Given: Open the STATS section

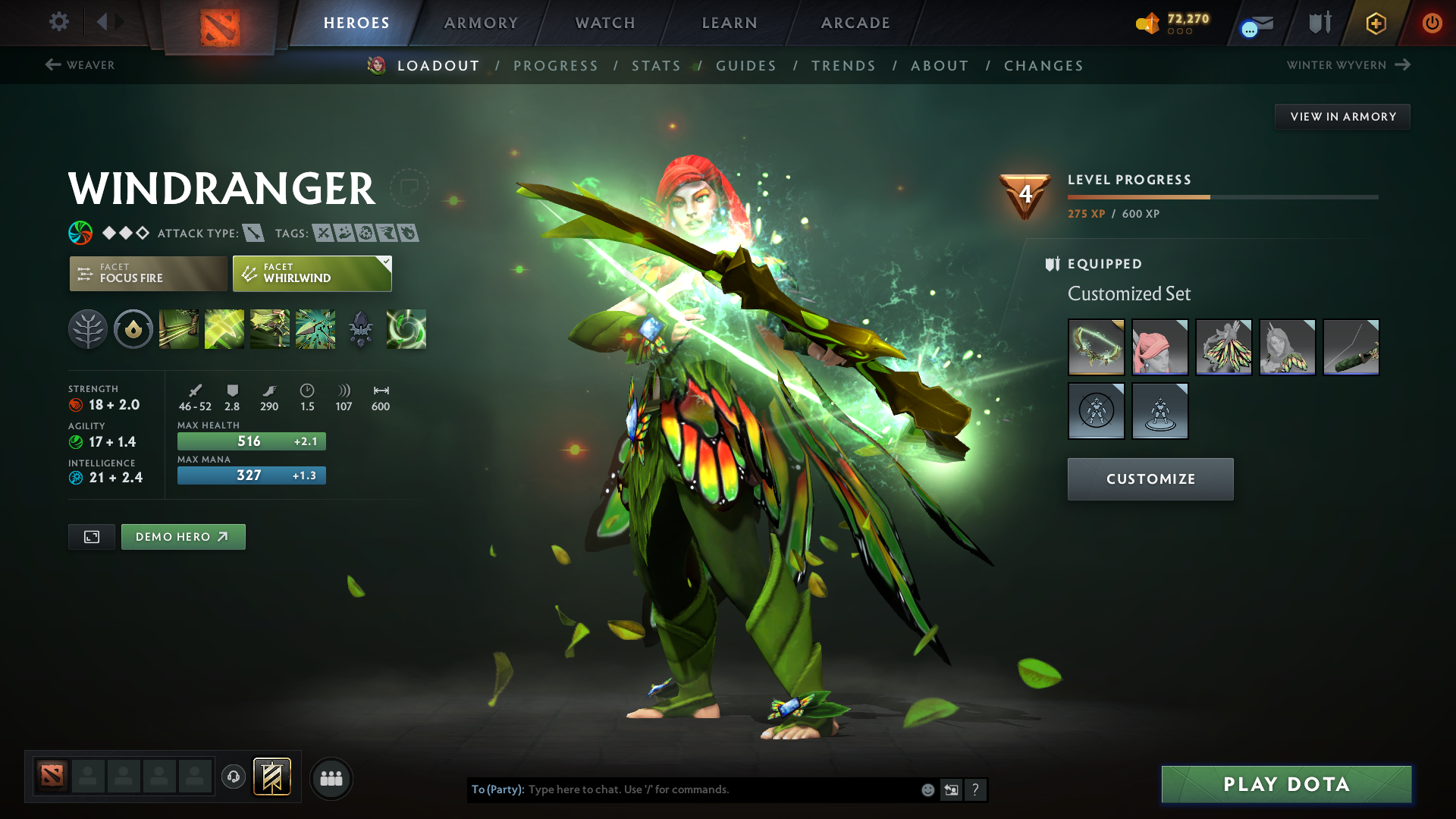Looking at the screenshot, I should (656, 66).
